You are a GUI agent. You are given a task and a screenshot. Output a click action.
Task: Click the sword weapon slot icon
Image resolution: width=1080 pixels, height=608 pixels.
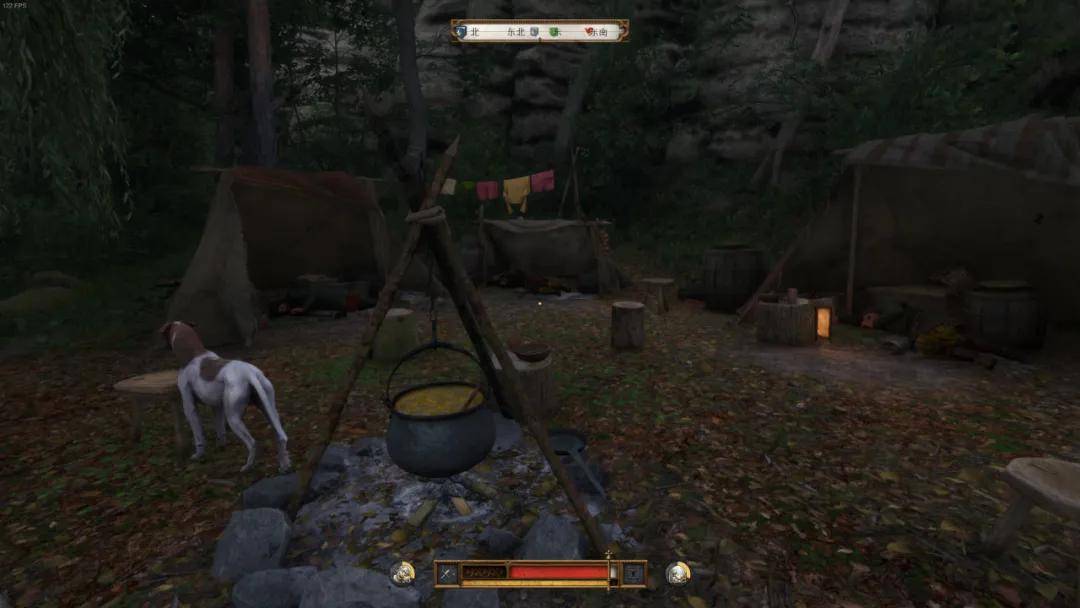click(447, 574)
